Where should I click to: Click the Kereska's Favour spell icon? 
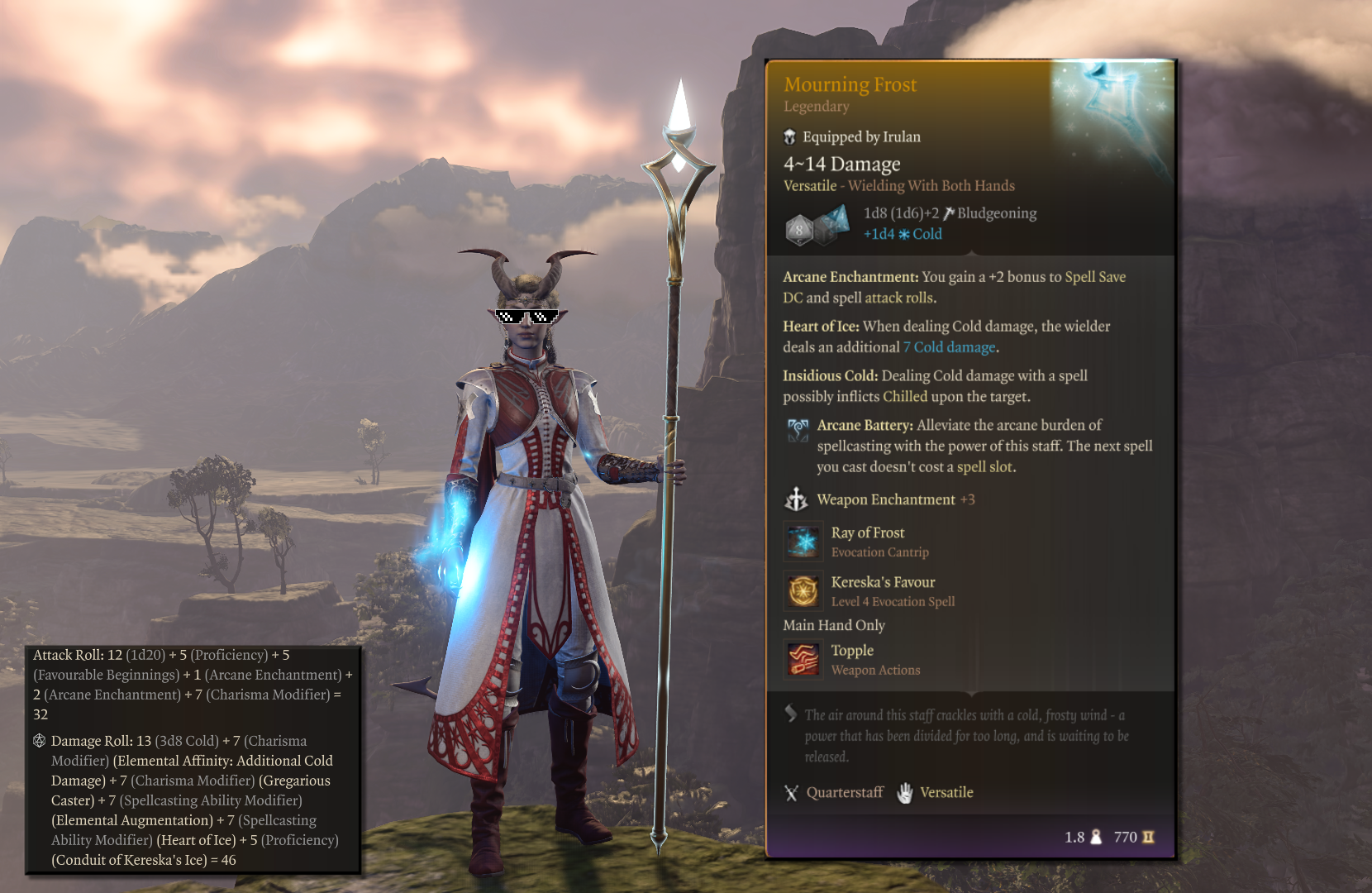(x=803, y=591)
